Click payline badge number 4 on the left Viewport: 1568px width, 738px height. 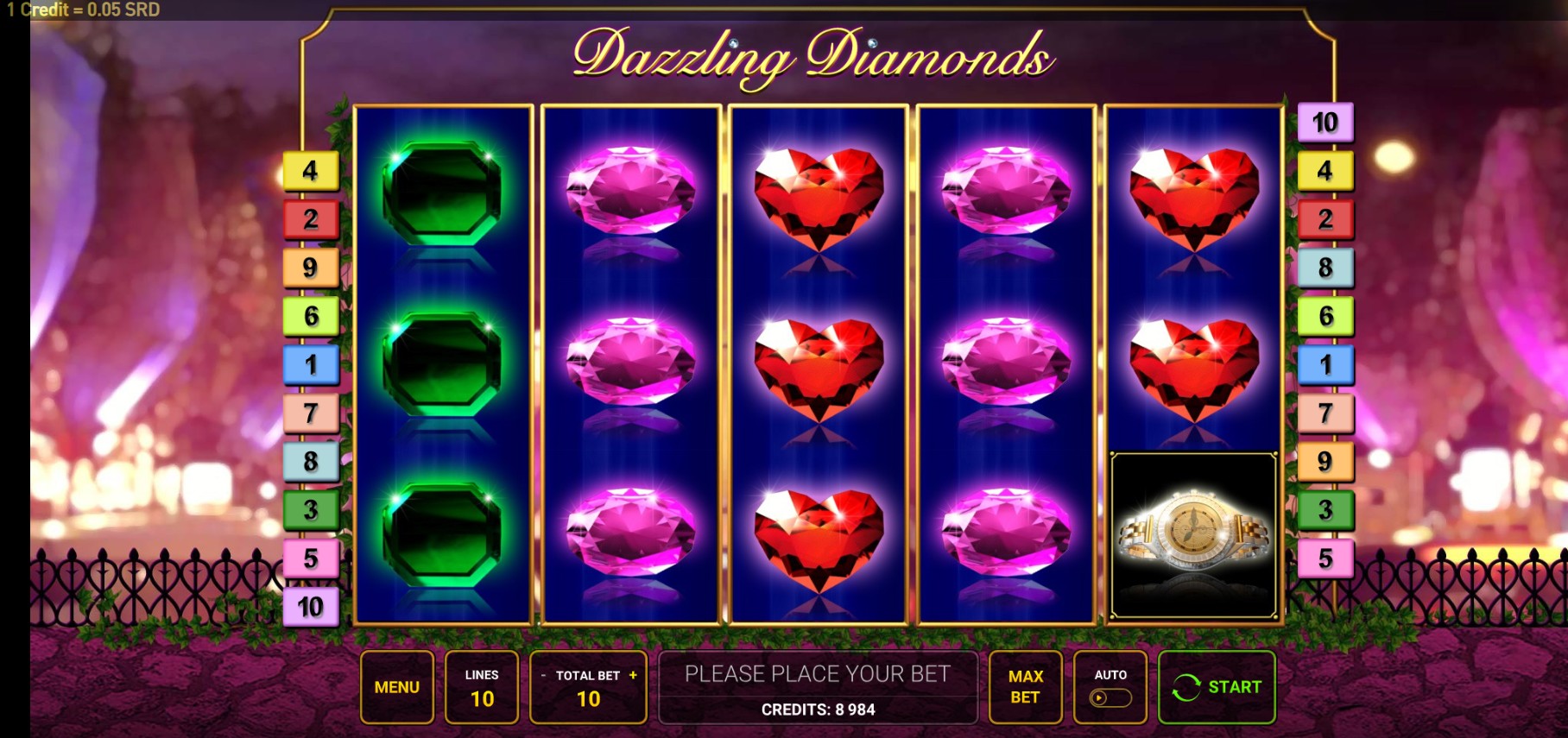[x=309, y=169]
